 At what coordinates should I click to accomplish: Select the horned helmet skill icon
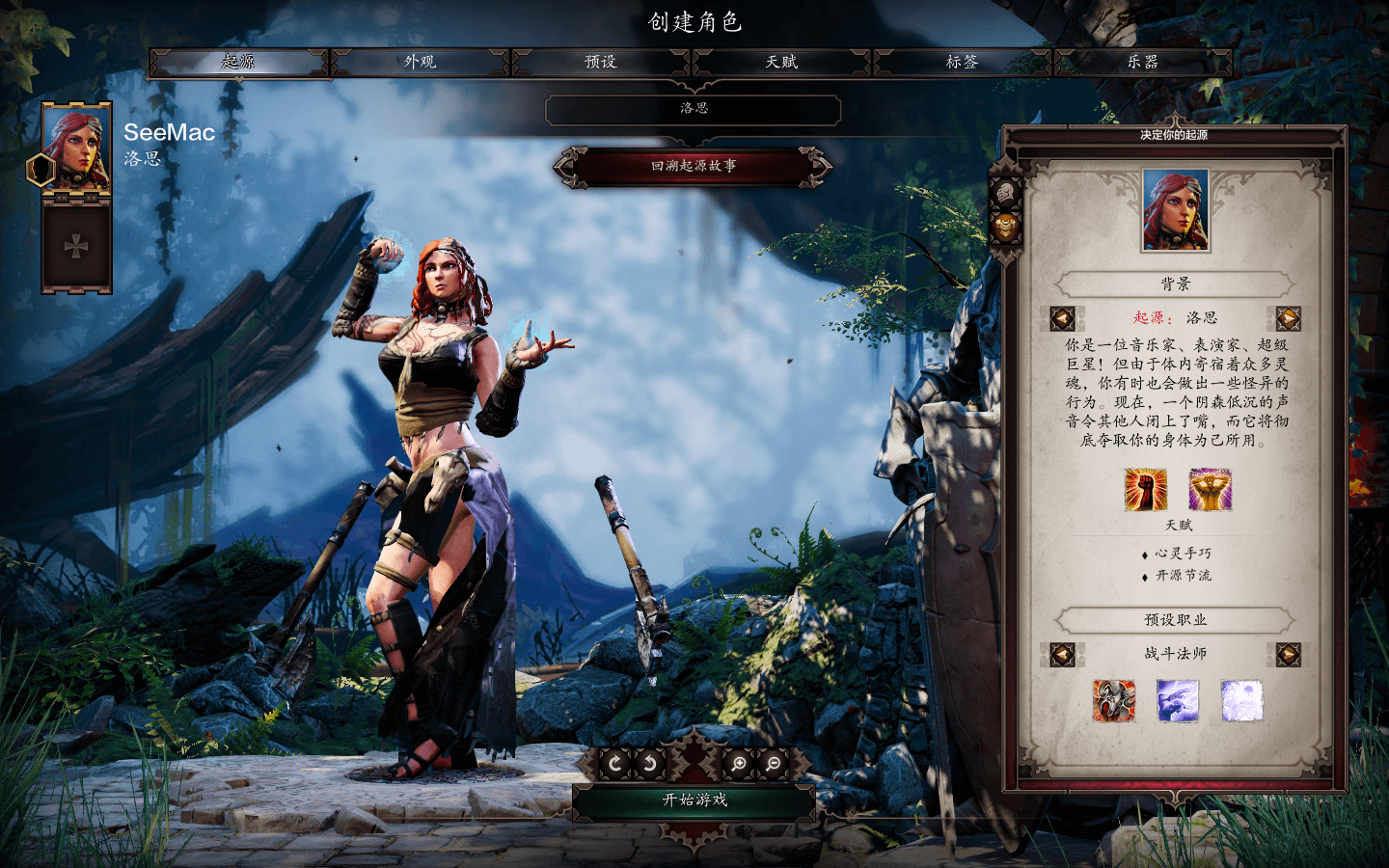point(1113,701)
